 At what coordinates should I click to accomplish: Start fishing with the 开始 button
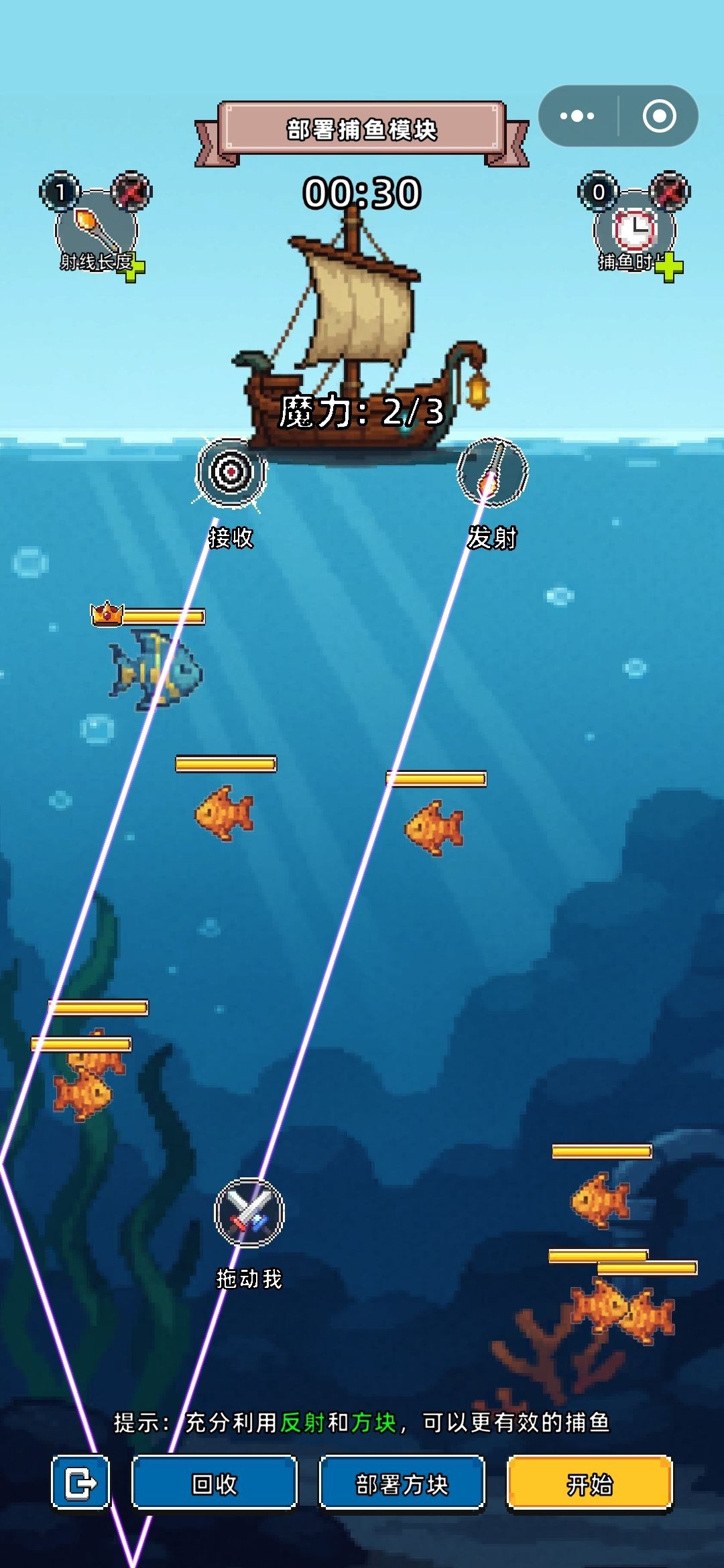tap(589, 1484)
